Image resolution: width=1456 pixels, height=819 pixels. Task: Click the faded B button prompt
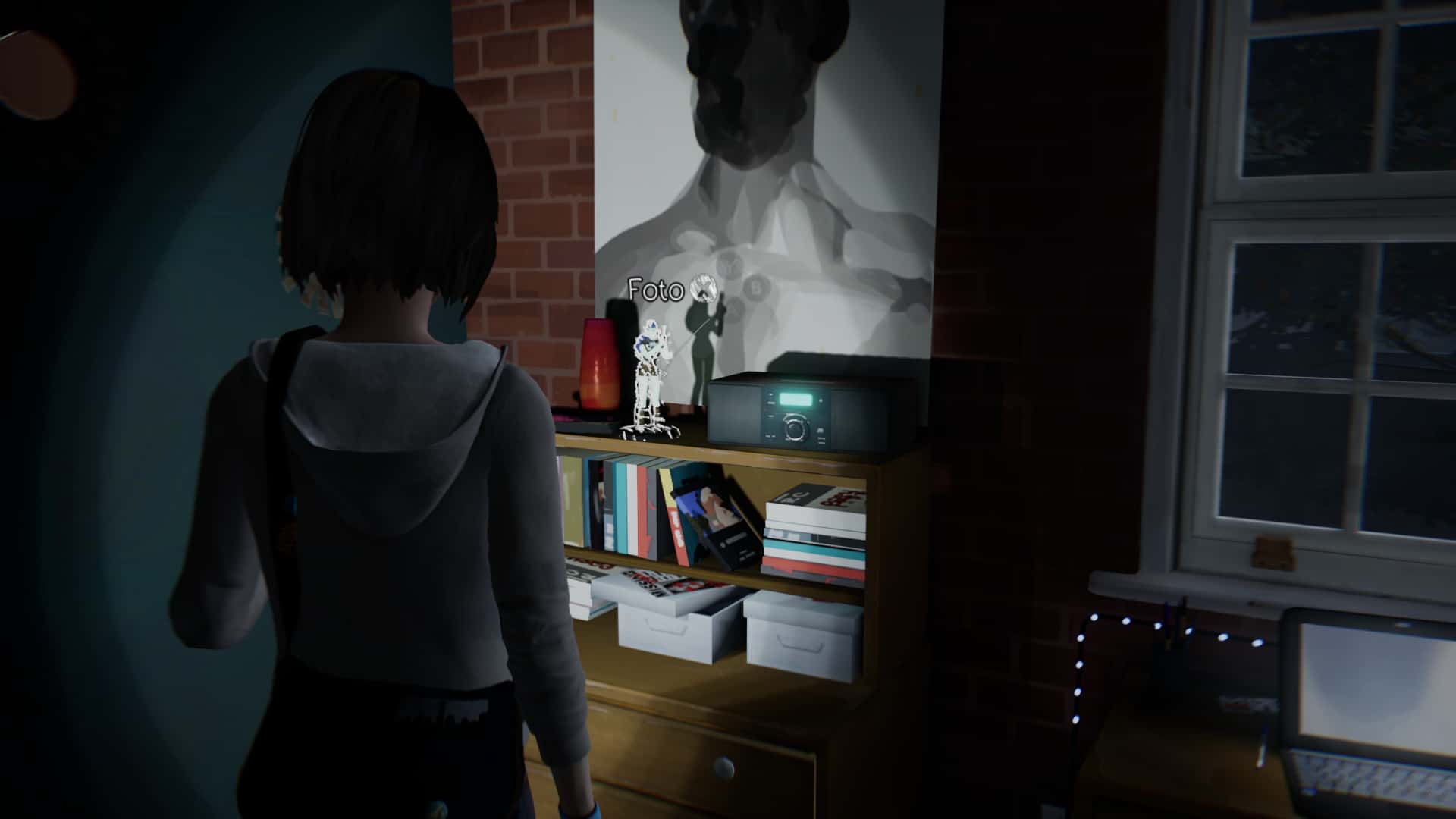(x=755, y=289)
